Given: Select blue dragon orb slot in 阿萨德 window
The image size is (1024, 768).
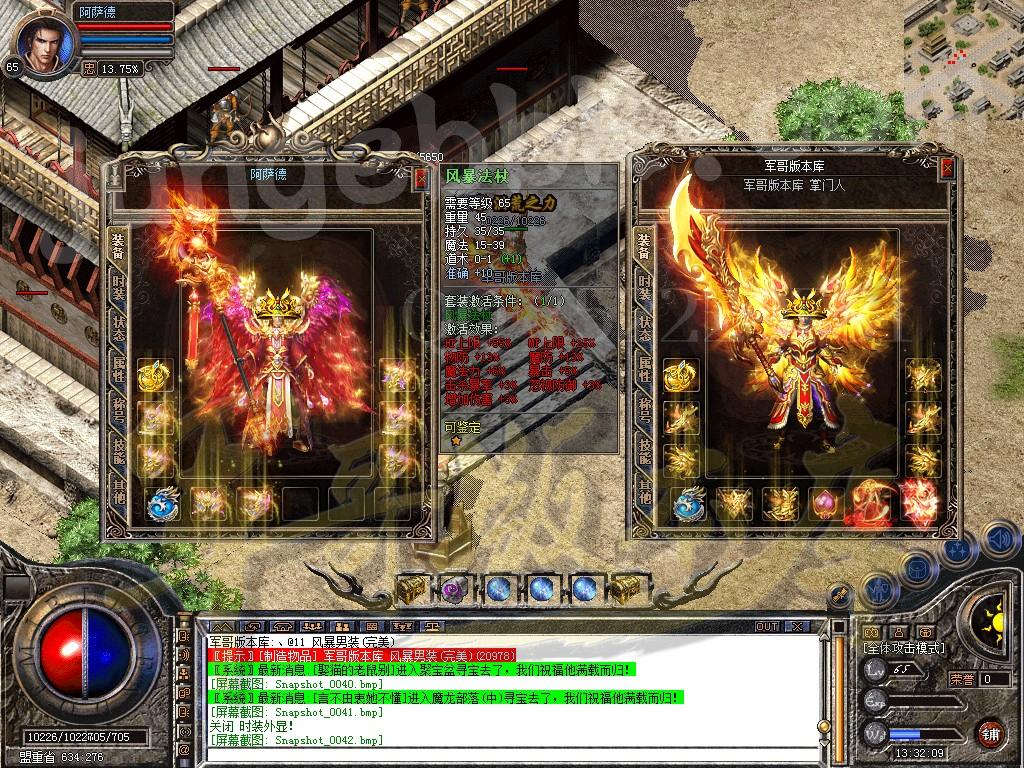Looking at the screenshot, I should [x=163, y=503].
